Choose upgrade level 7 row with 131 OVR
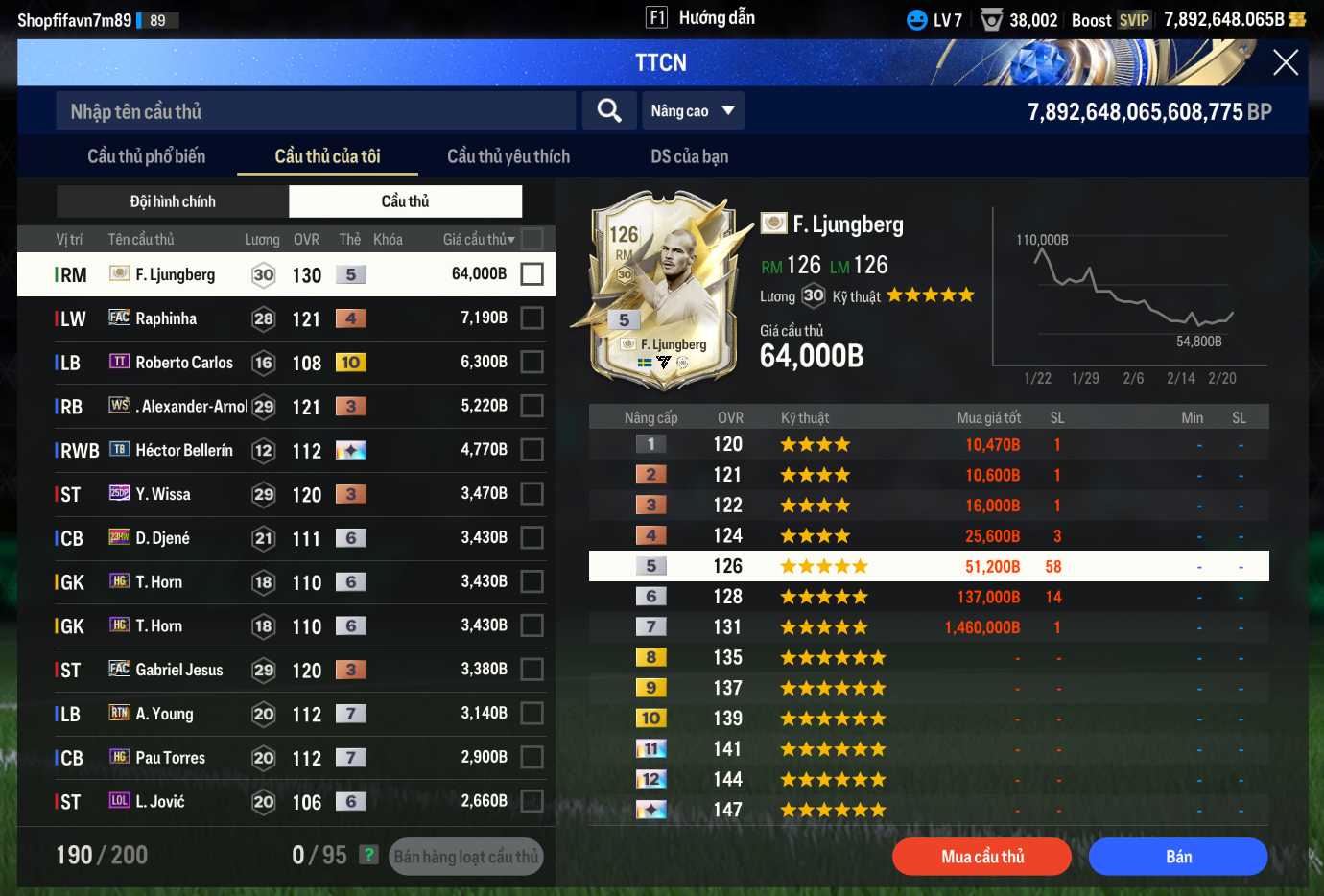Viewport: 1324px width, 896px height. click(928, 627)
